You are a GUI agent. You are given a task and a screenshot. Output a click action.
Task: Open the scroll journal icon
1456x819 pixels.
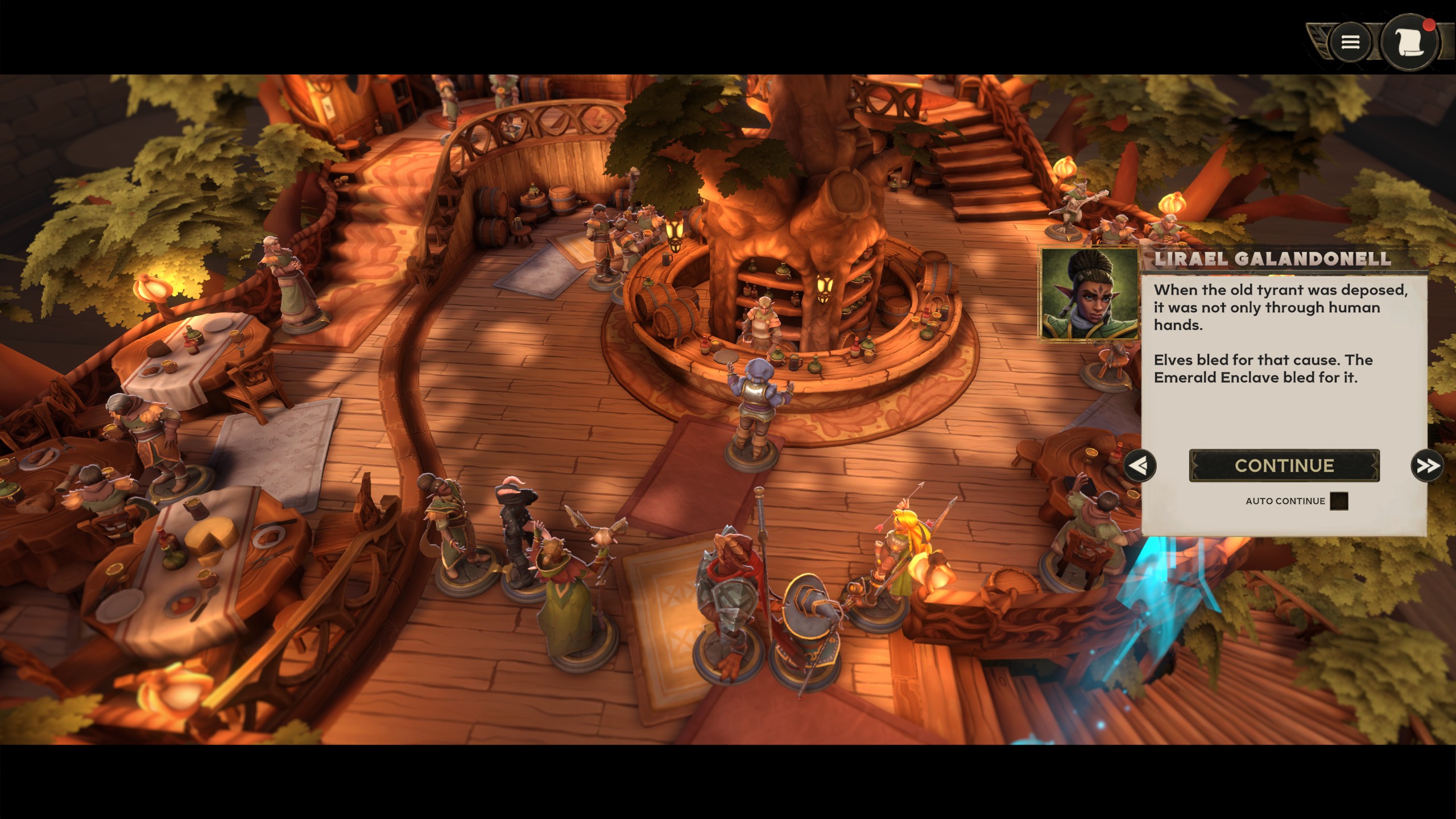pyautogui.click(x=1409, y=42)
